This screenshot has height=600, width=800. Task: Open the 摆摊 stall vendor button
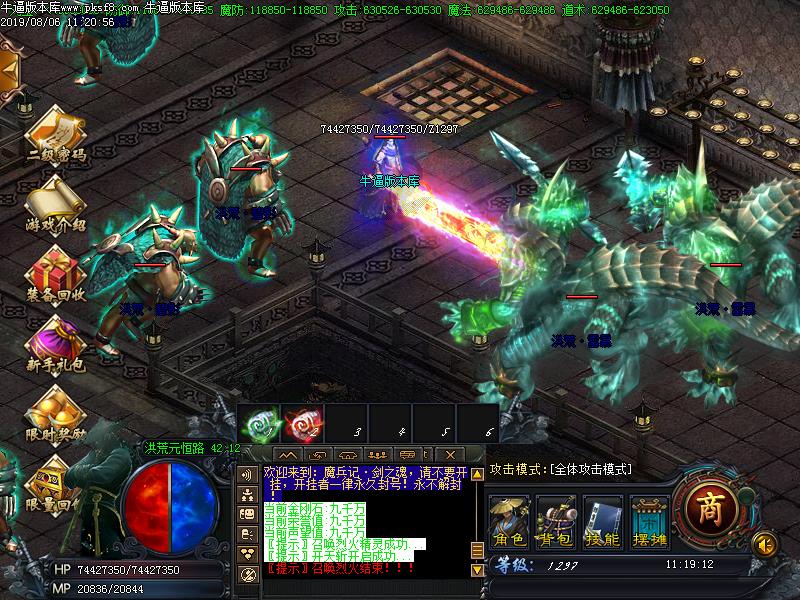(x=648, y=518)
